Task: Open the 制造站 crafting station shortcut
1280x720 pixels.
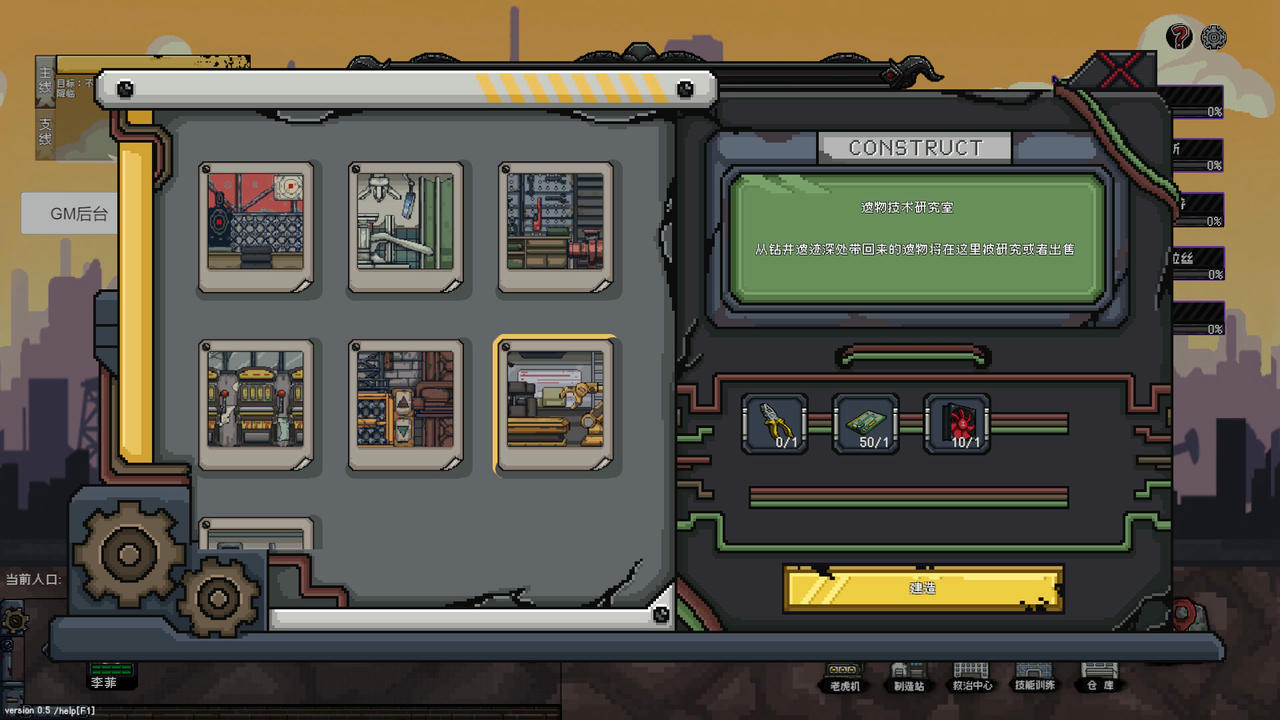Action: click(908, 676)
